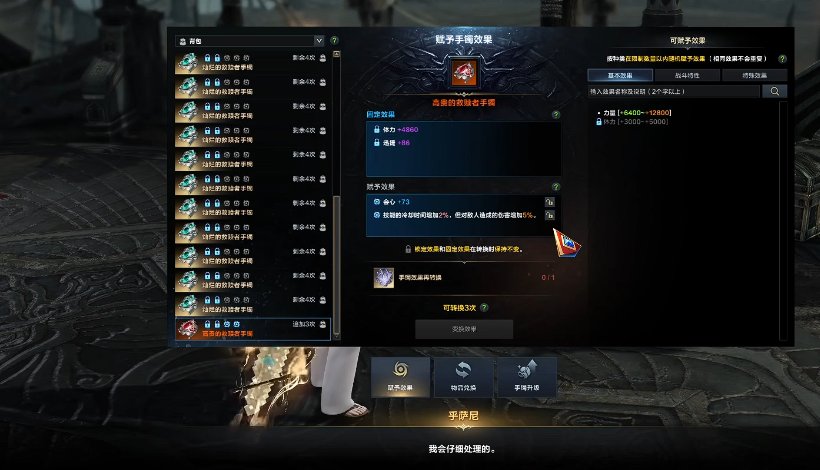Switch to the 战斗特性 tab
Screen dimensions: 820x470
tap(687, 75)
